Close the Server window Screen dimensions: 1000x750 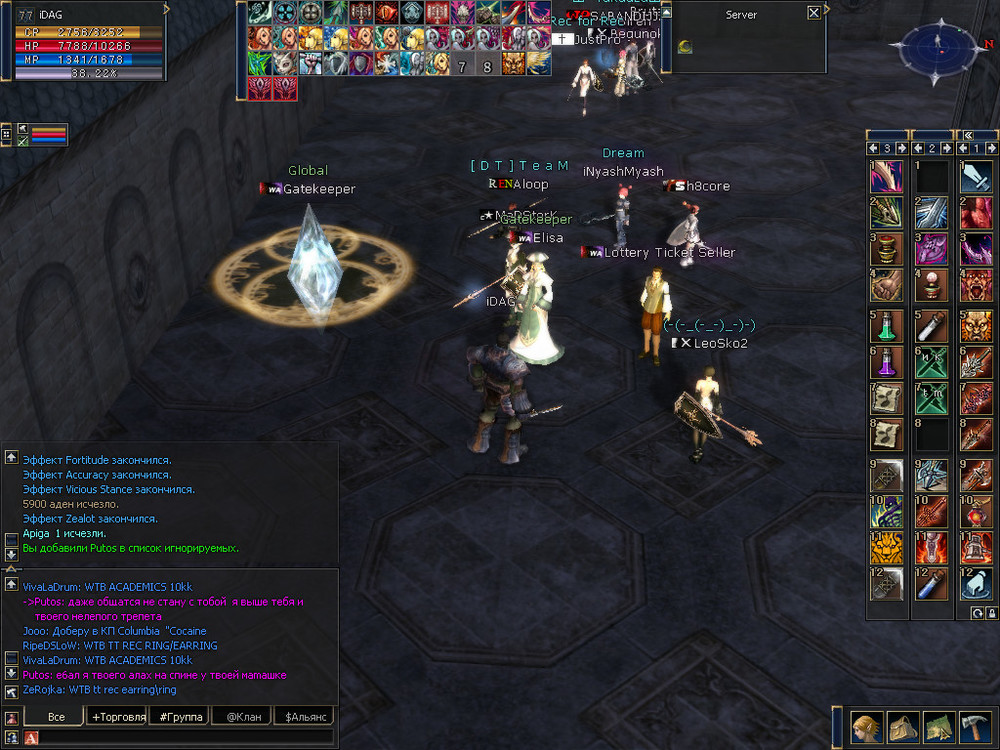(814, 13)
